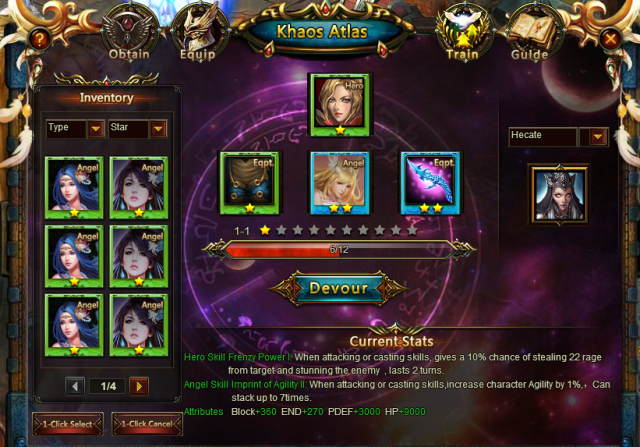Open the Type filter dropdown

96,129
